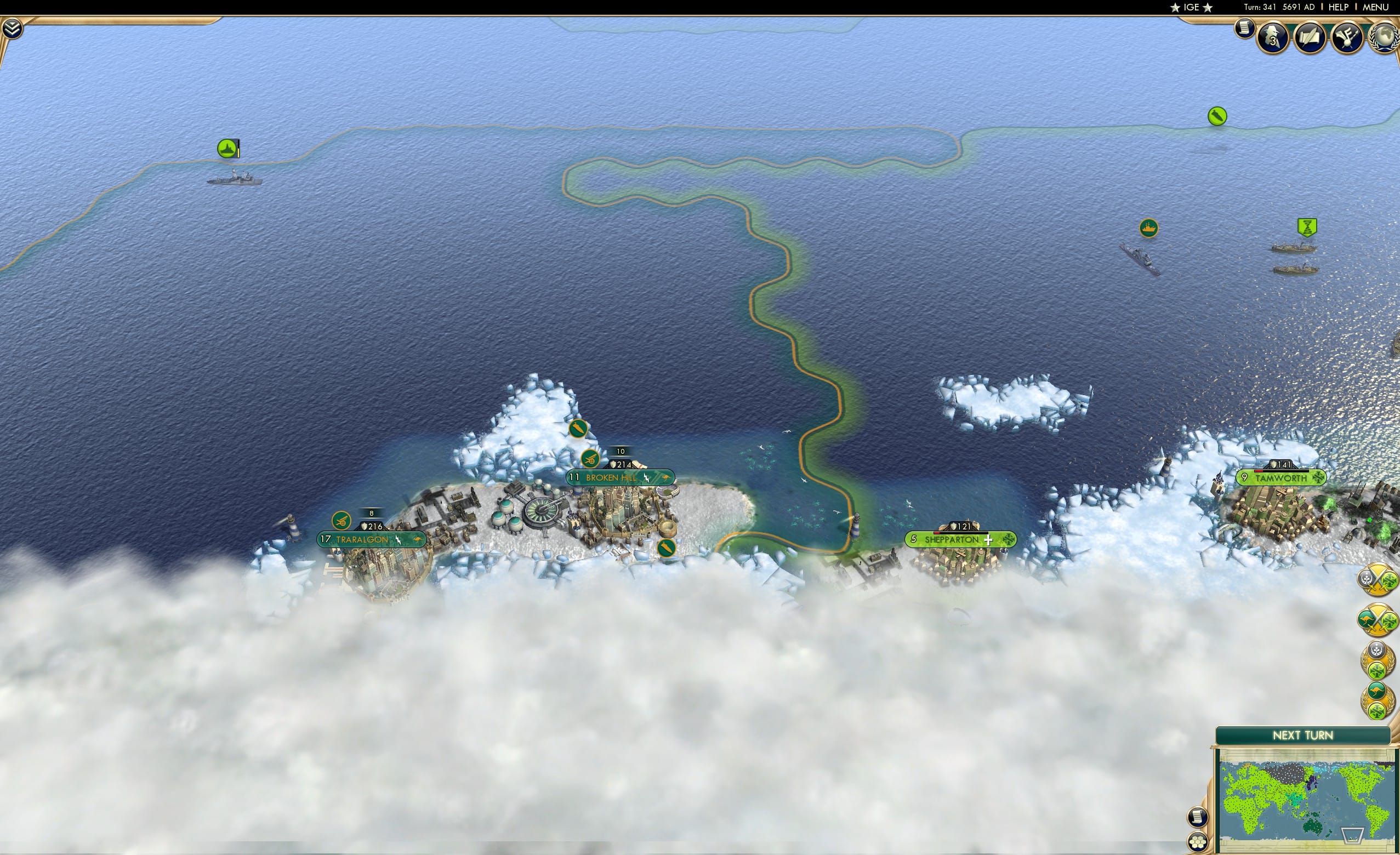Click HELP in the top bar
Viewport: 1400px width, 855px height.
pyautogui.click(x=1339, y=7)
